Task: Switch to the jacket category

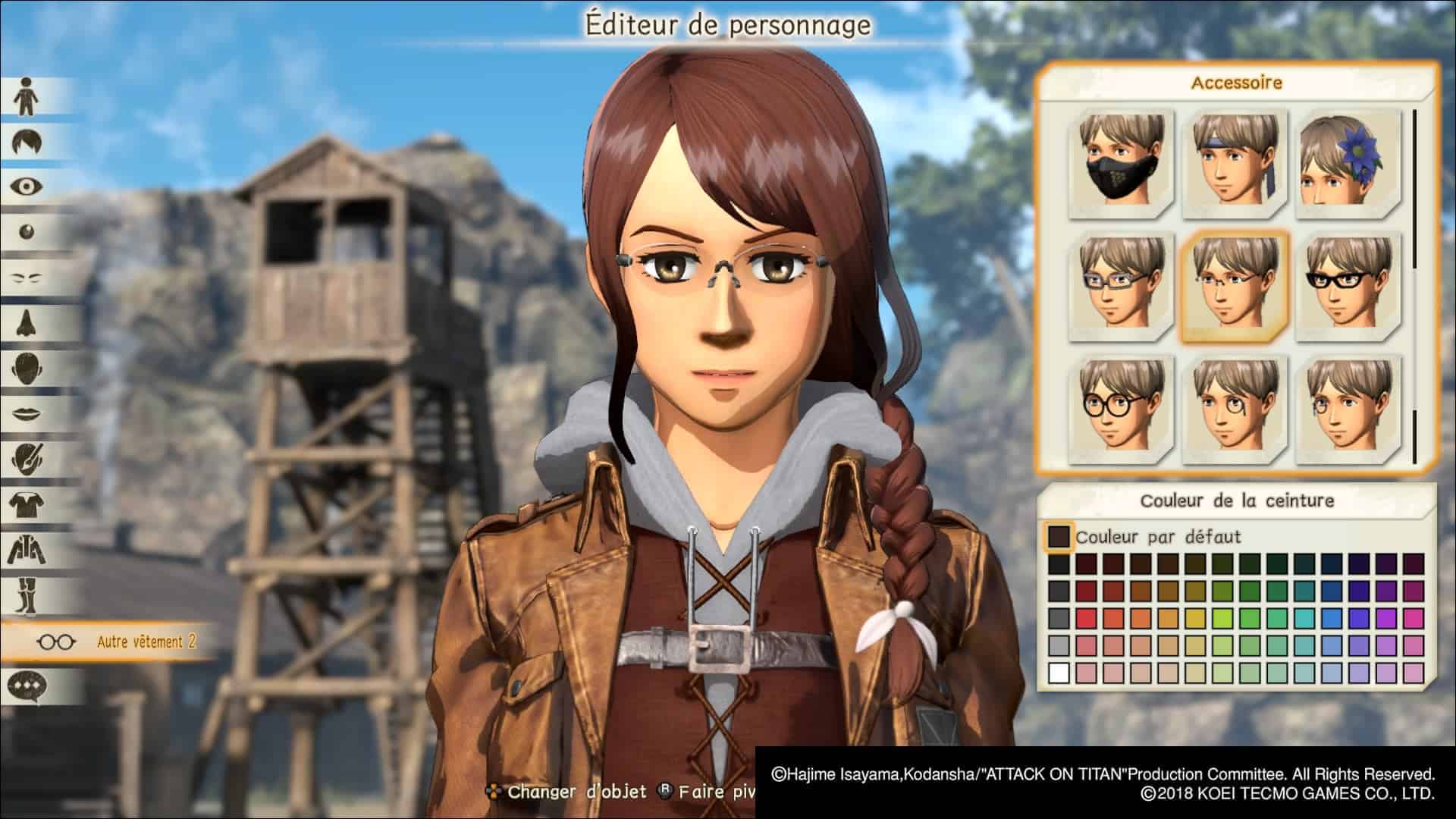Action: pos(27,549)
